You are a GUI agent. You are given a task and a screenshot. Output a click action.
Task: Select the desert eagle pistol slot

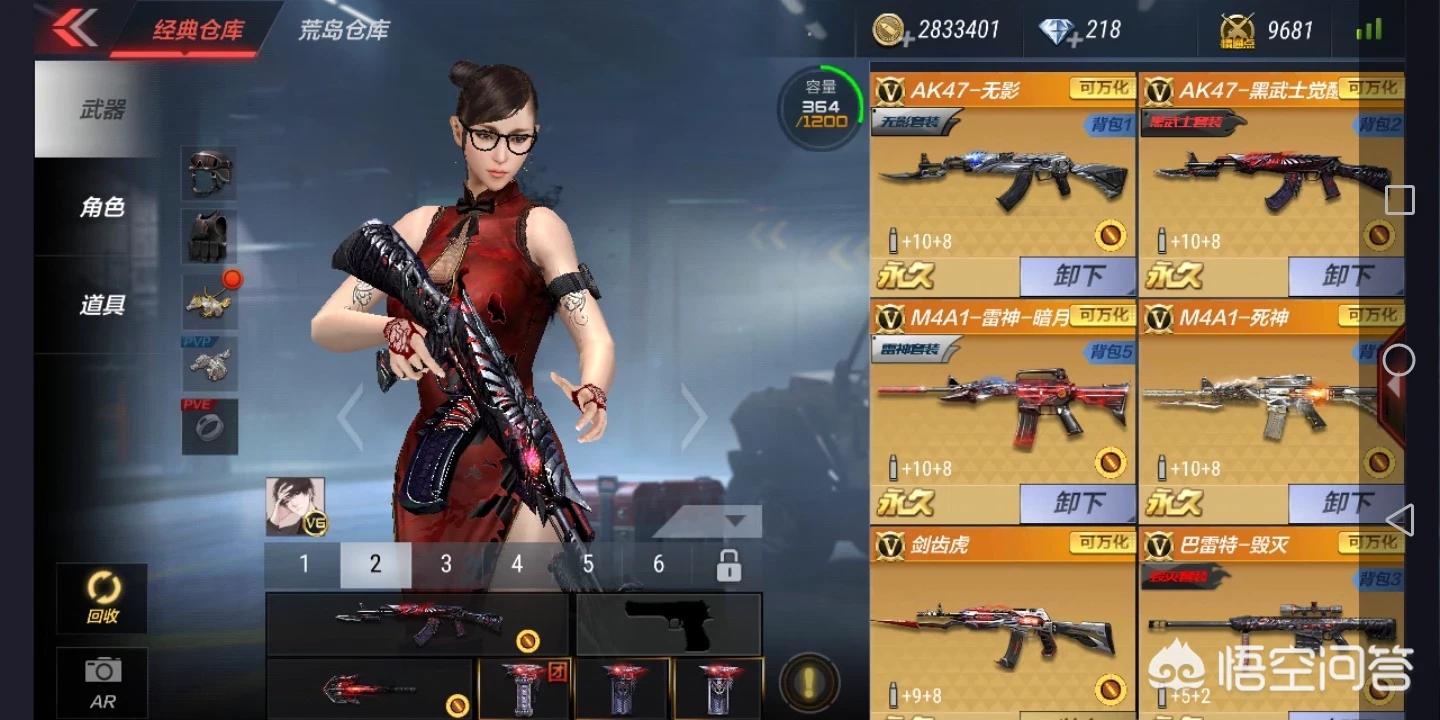point(668,625)
